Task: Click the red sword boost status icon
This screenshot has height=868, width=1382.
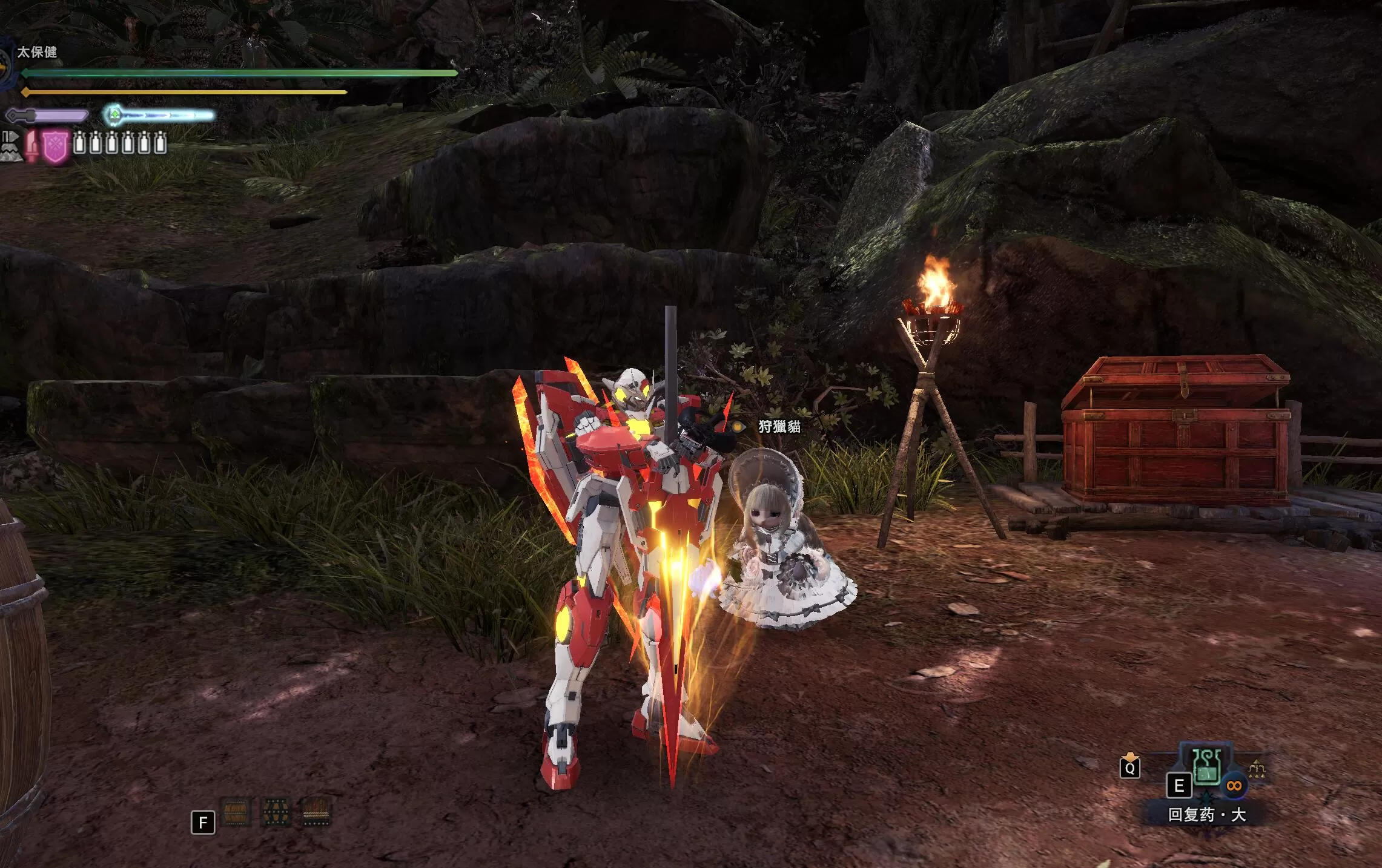Action: tap(31, 147)
